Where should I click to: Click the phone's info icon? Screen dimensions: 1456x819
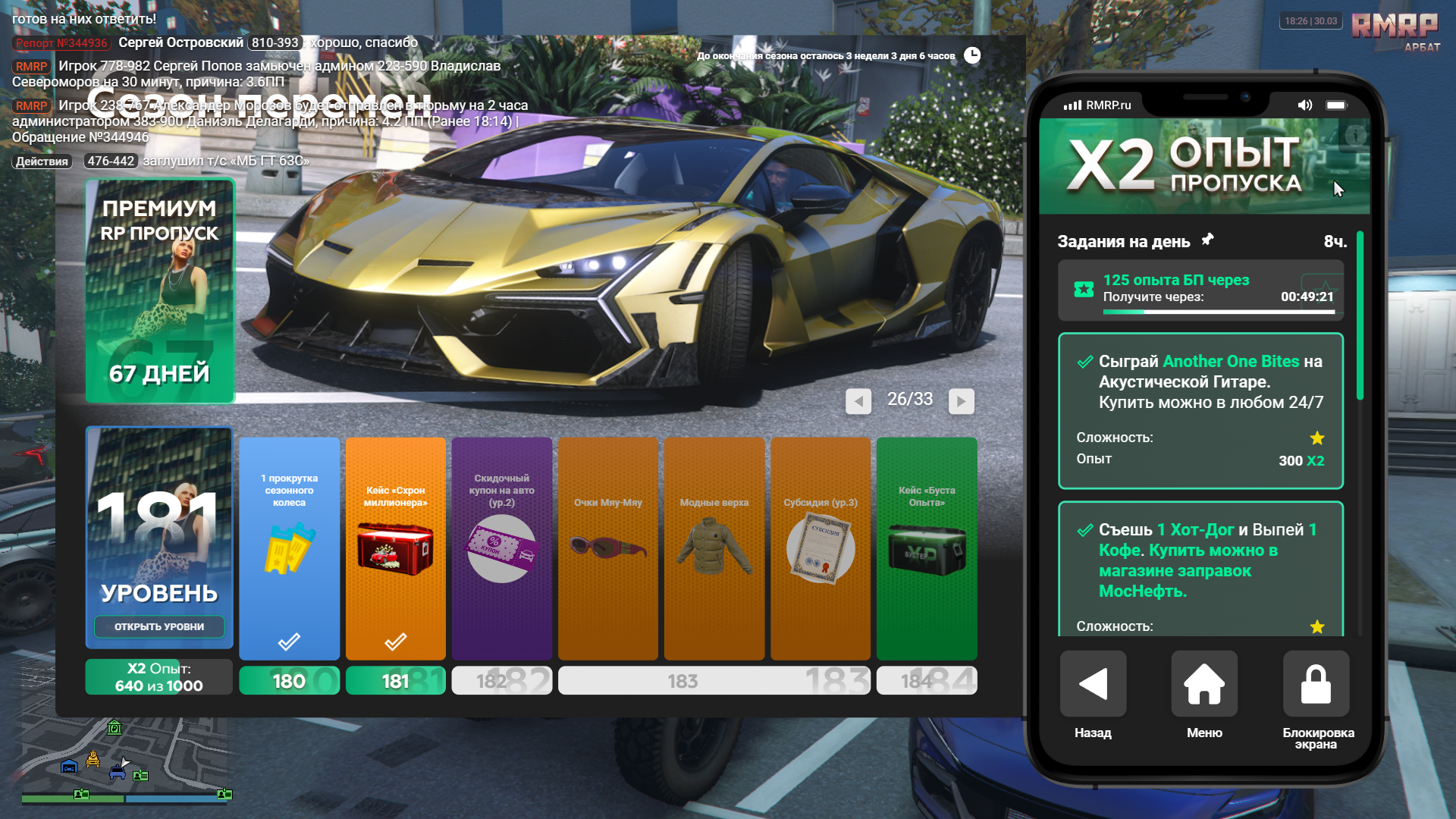[x=1355, y=136]
